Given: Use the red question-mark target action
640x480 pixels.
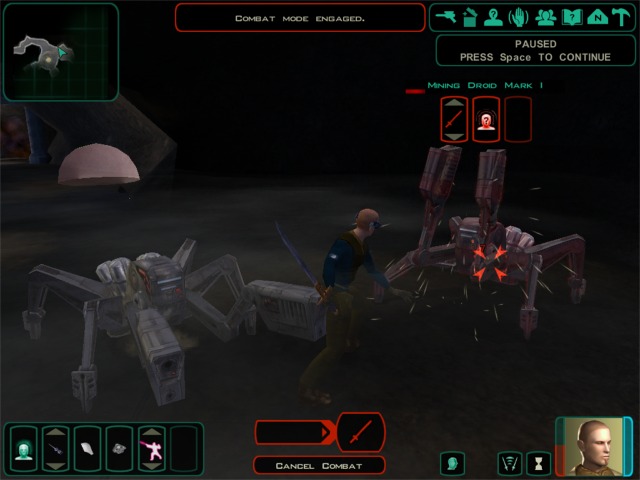Looking at the screenshot, I should tap(486, 120).
